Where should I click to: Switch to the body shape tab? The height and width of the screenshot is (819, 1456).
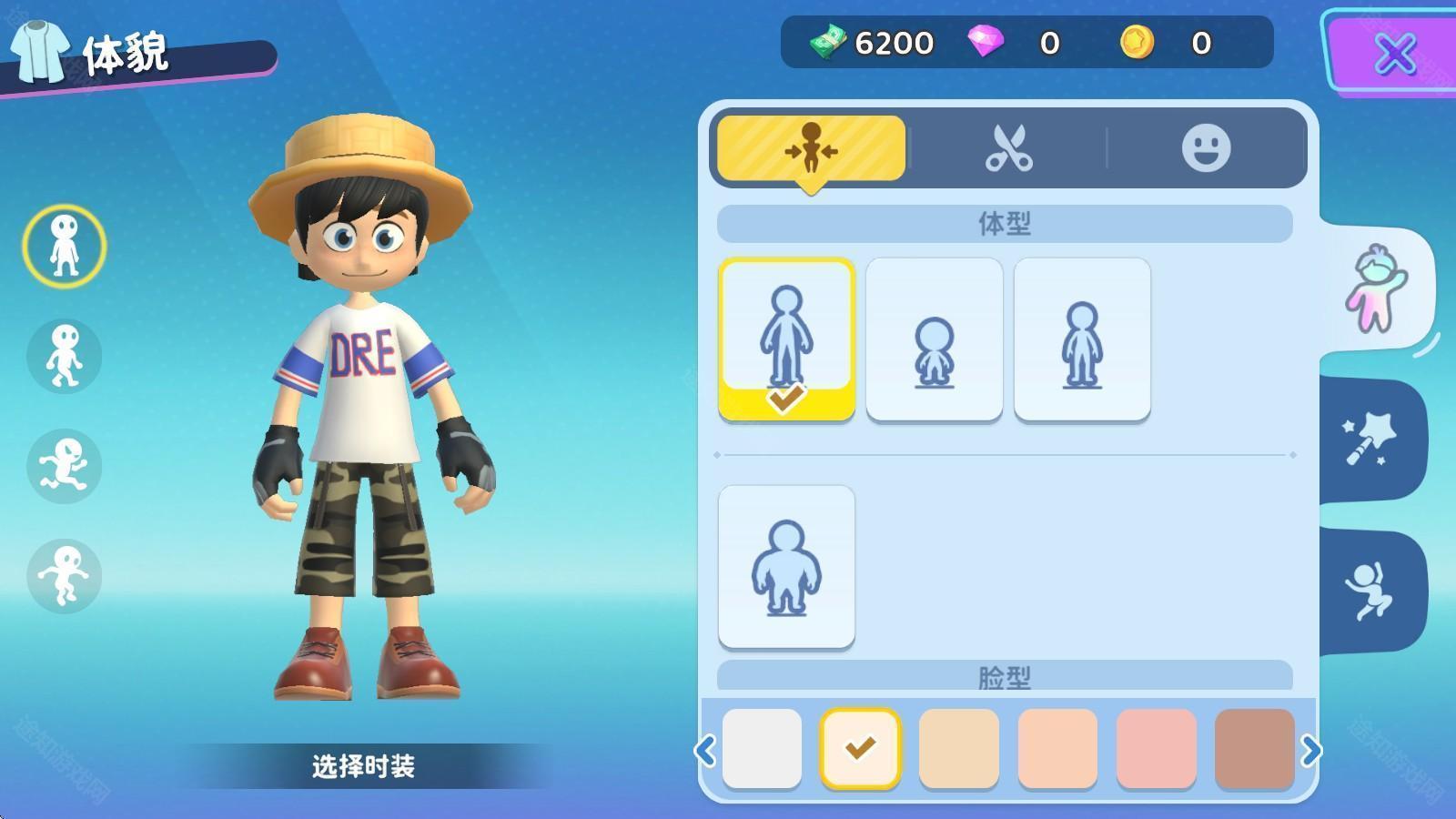click(811, 148)
